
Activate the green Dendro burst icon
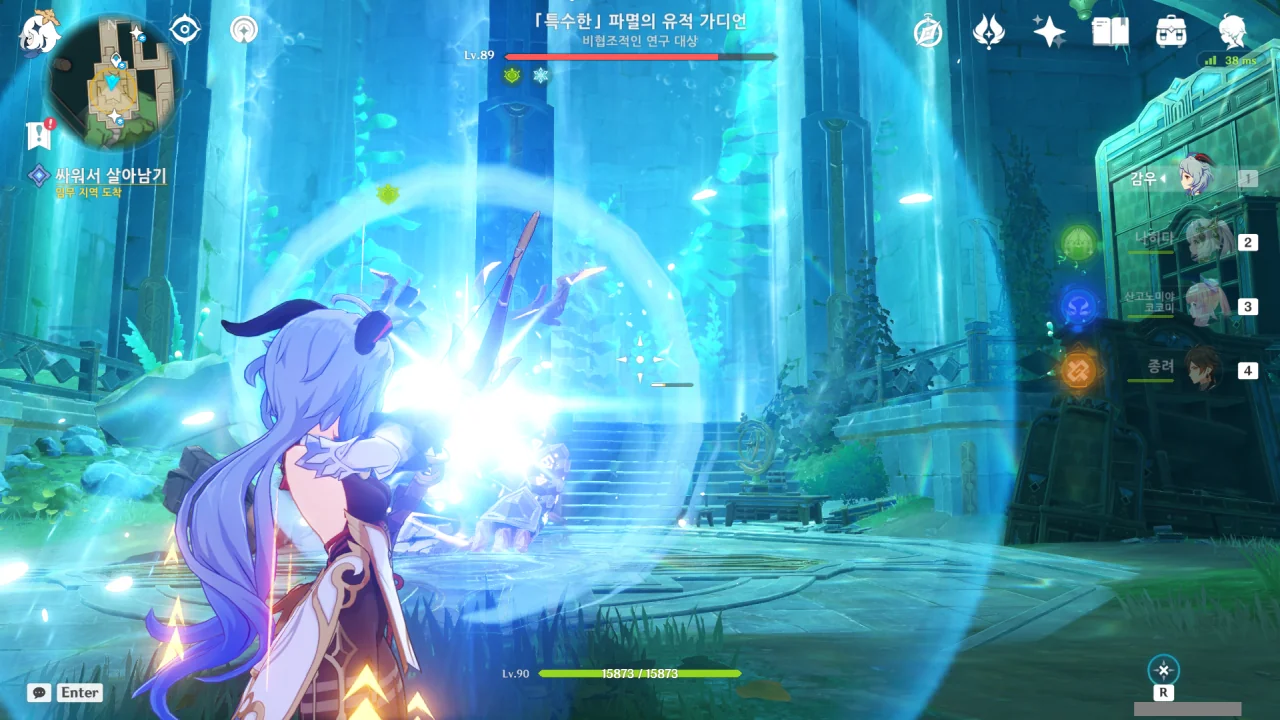pyautogui.click(x=1078, y=241)
